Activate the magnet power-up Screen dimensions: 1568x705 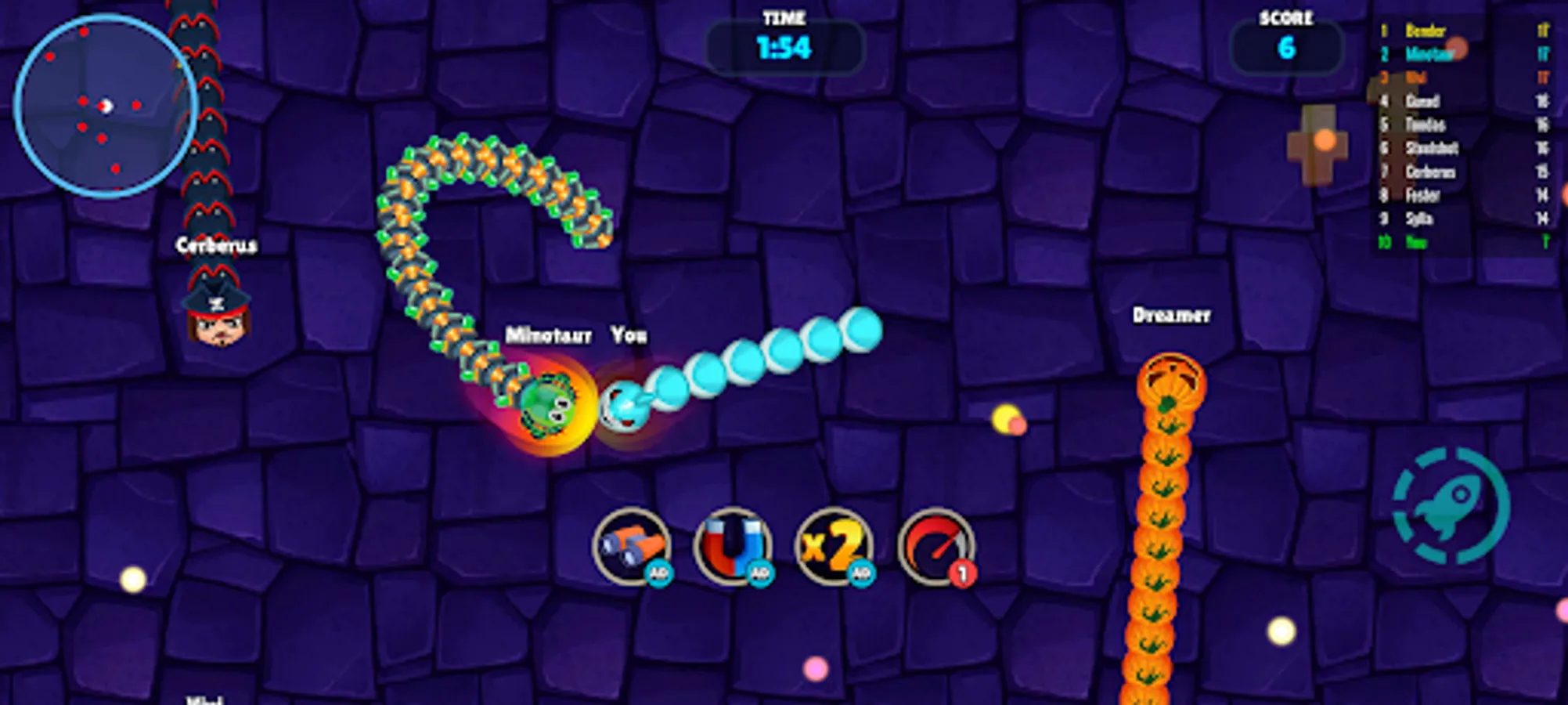click(x=733, y=548)
